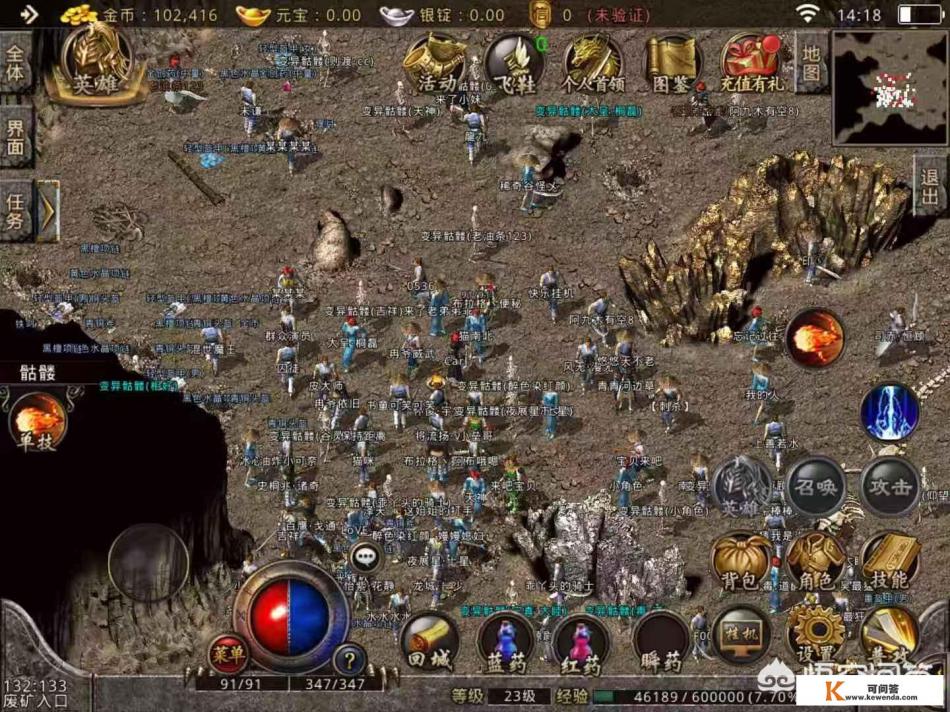The width and height of the screenshot is (950, 712).
Task: Open the red 菜单 menu button
Action: click(229, 655)
